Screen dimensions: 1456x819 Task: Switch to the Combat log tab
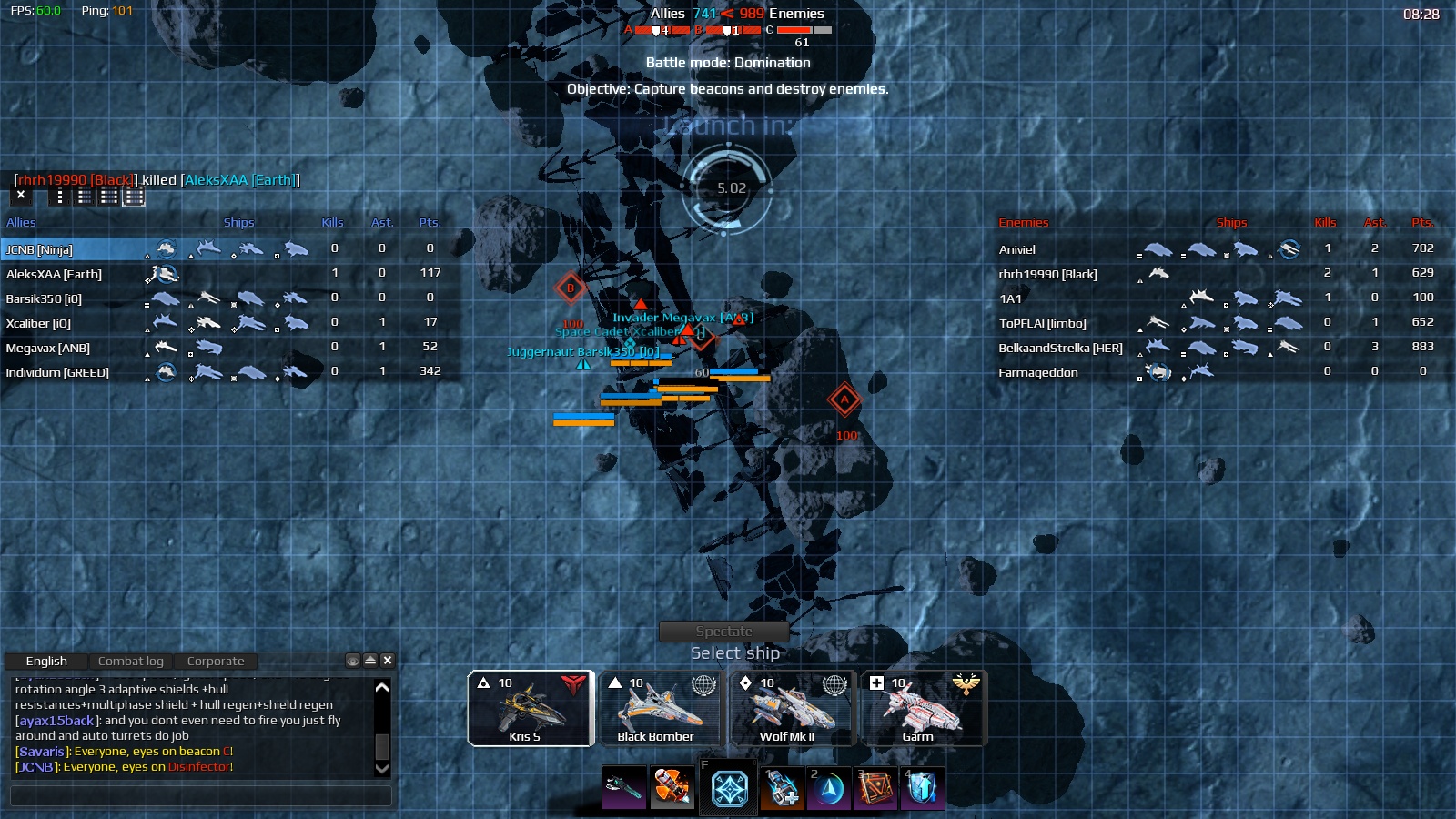pos(130,661)
